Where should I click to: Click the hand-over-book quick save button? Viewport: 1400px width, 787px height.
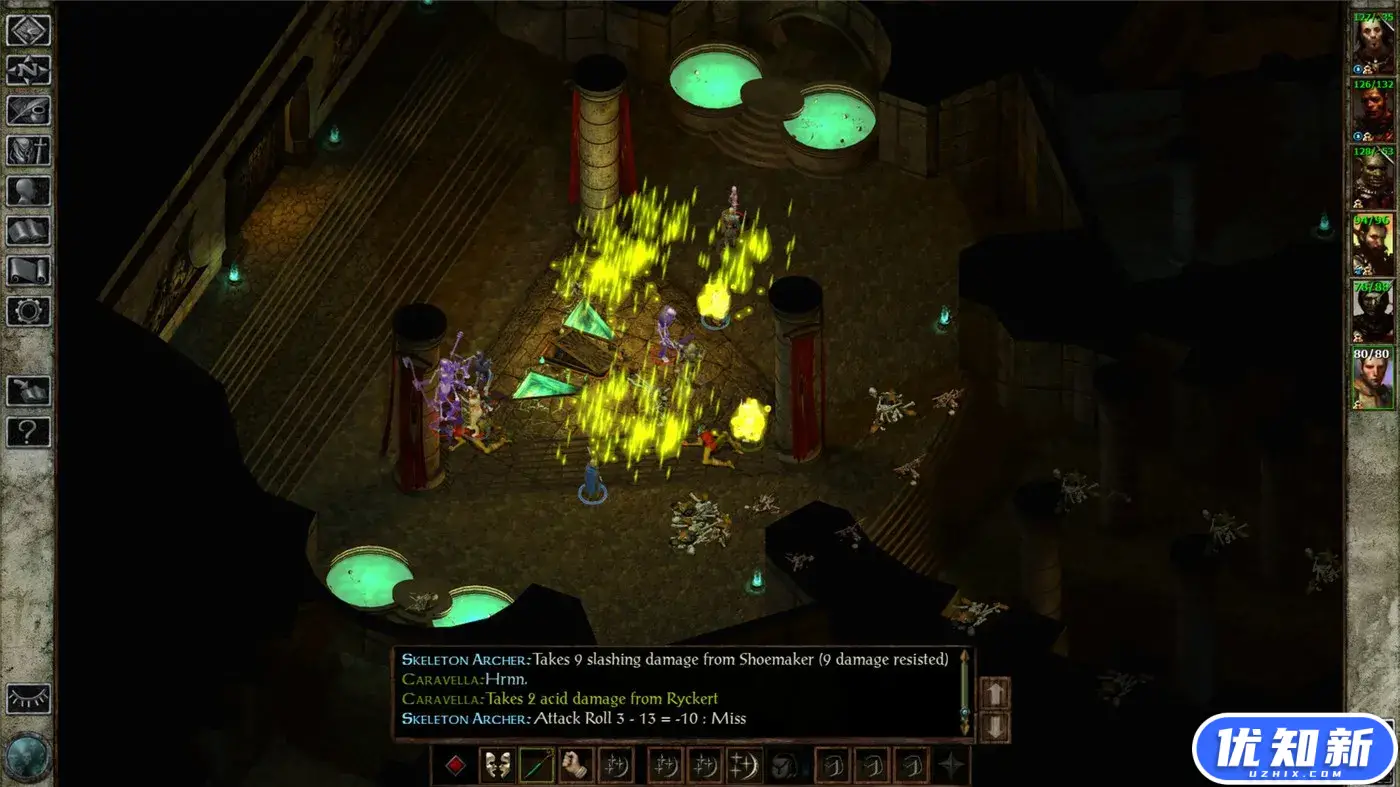28,391
